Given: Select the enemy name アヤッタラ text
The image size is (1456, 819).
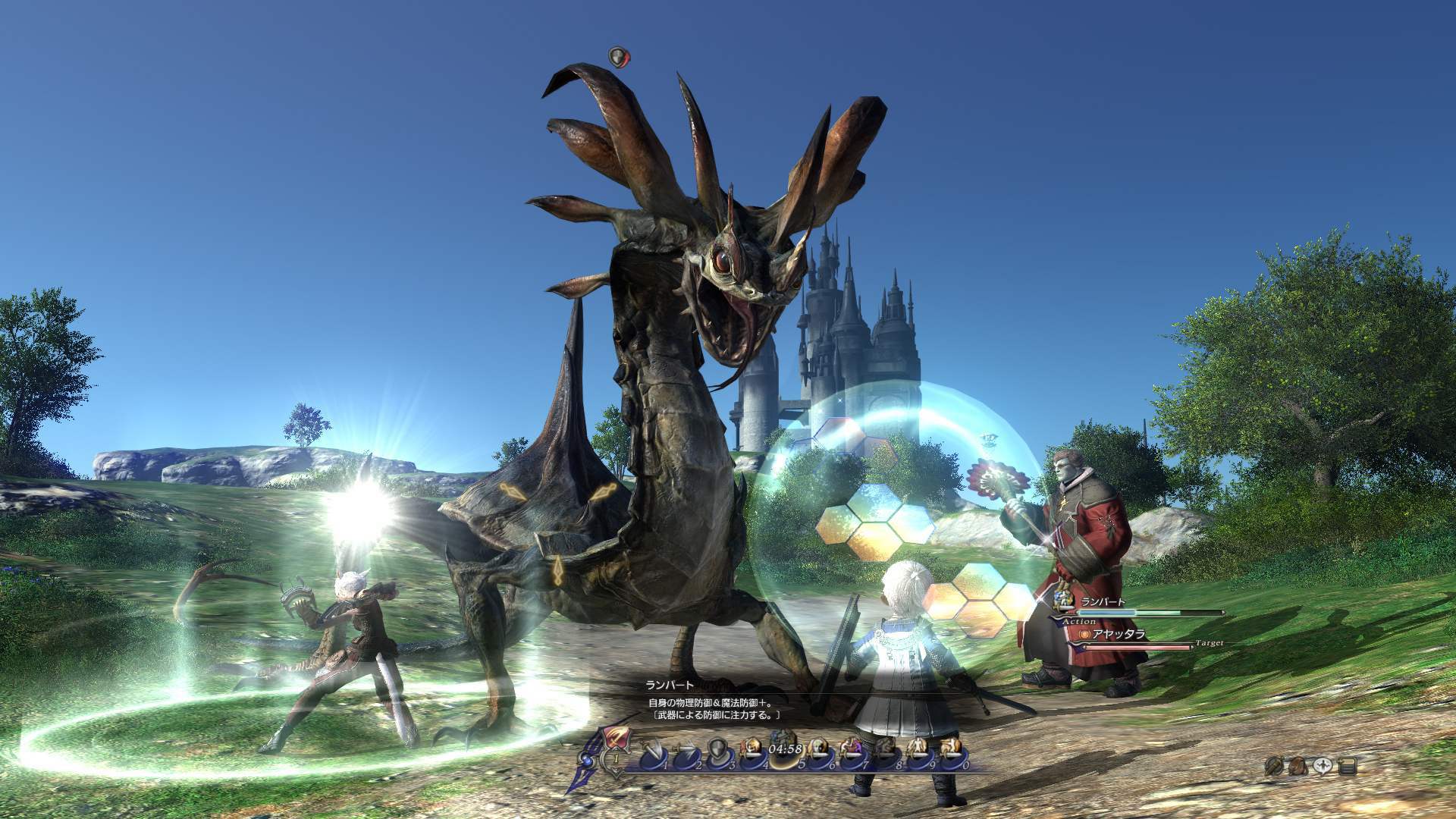Looking at the screenshot, I should click(x=1119, y=634).
